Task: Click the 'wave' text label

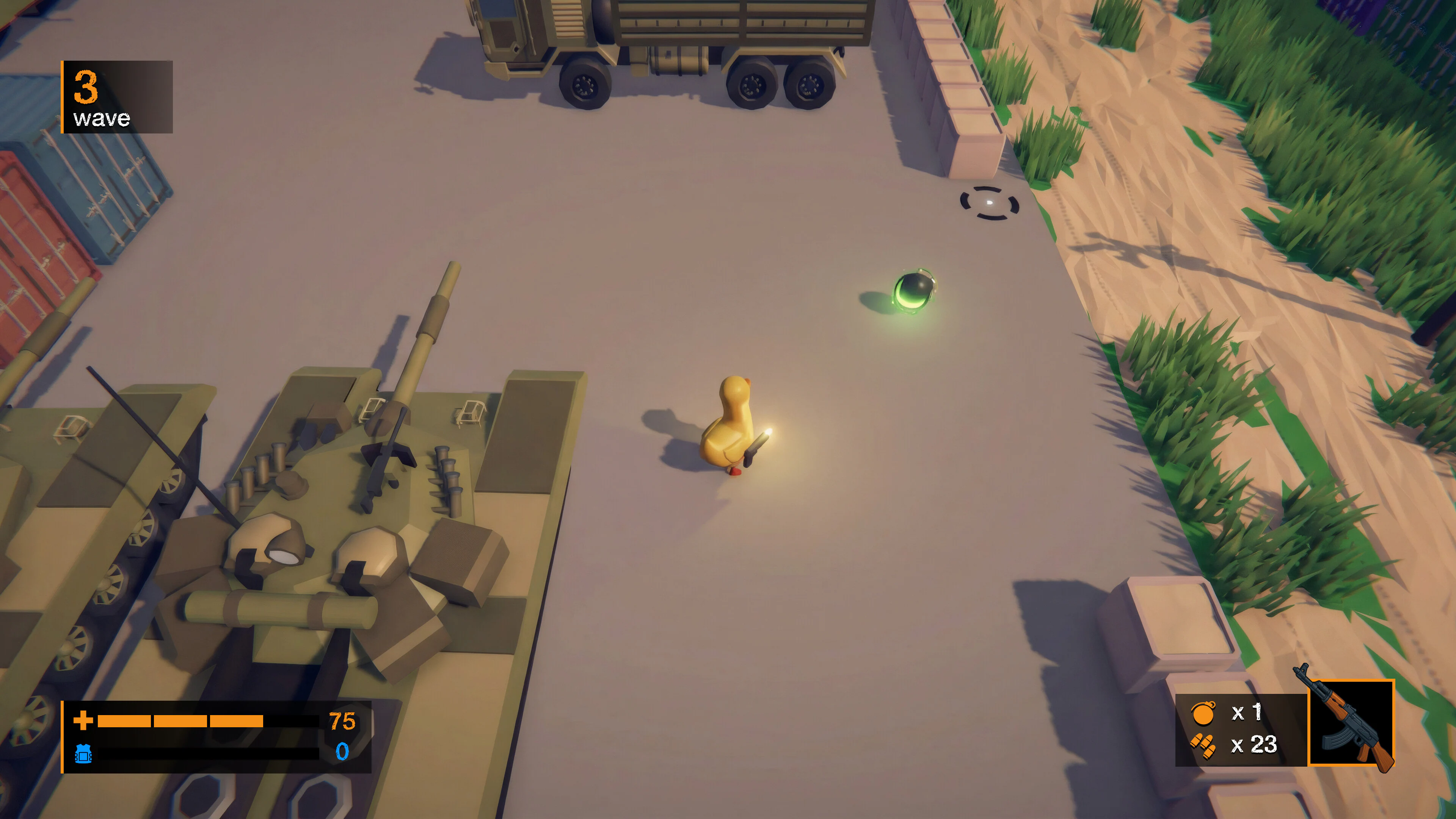Action: (x=102, y=119)
